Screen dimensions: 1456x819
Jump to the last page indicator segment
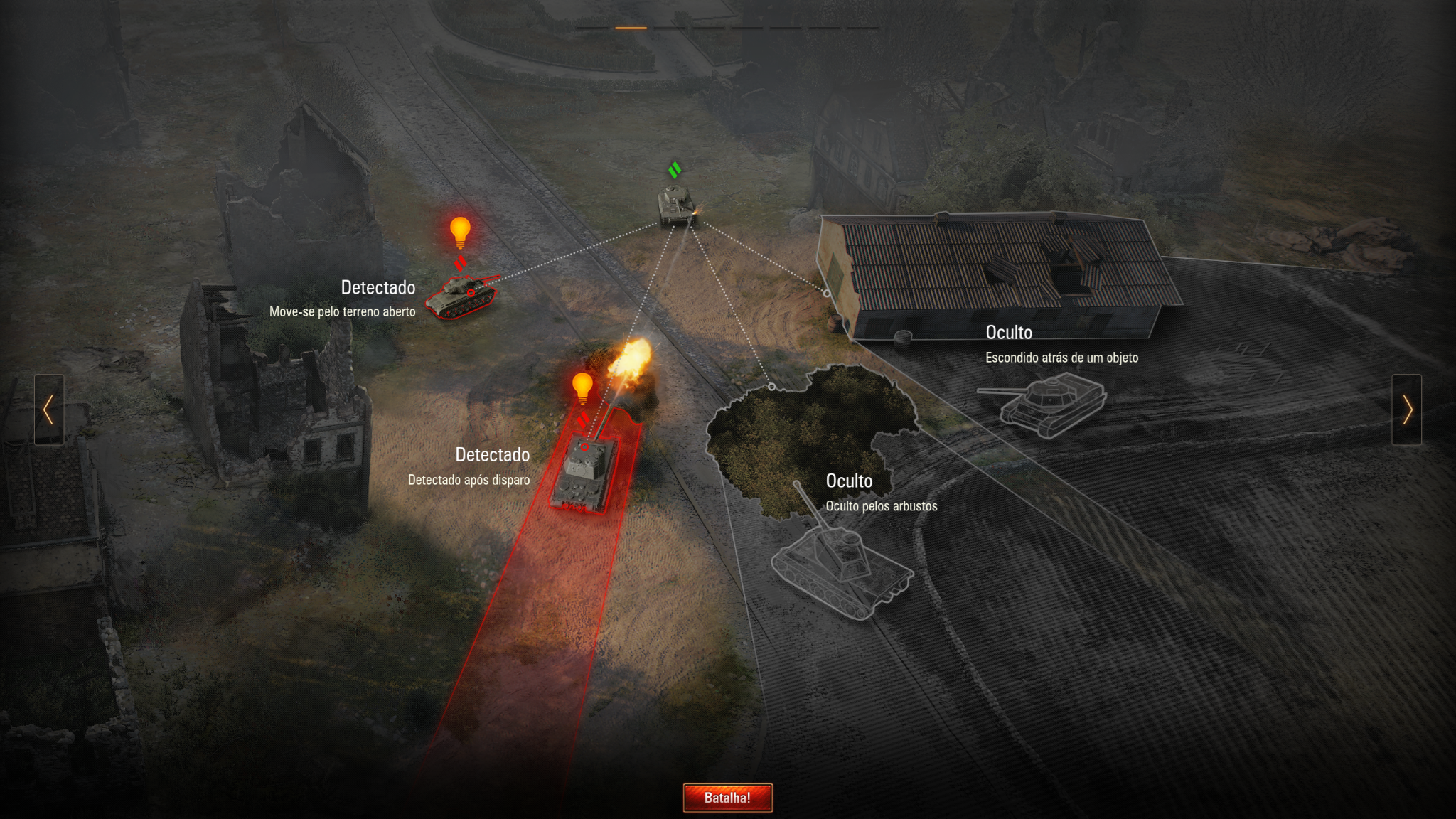coord(862,28)
